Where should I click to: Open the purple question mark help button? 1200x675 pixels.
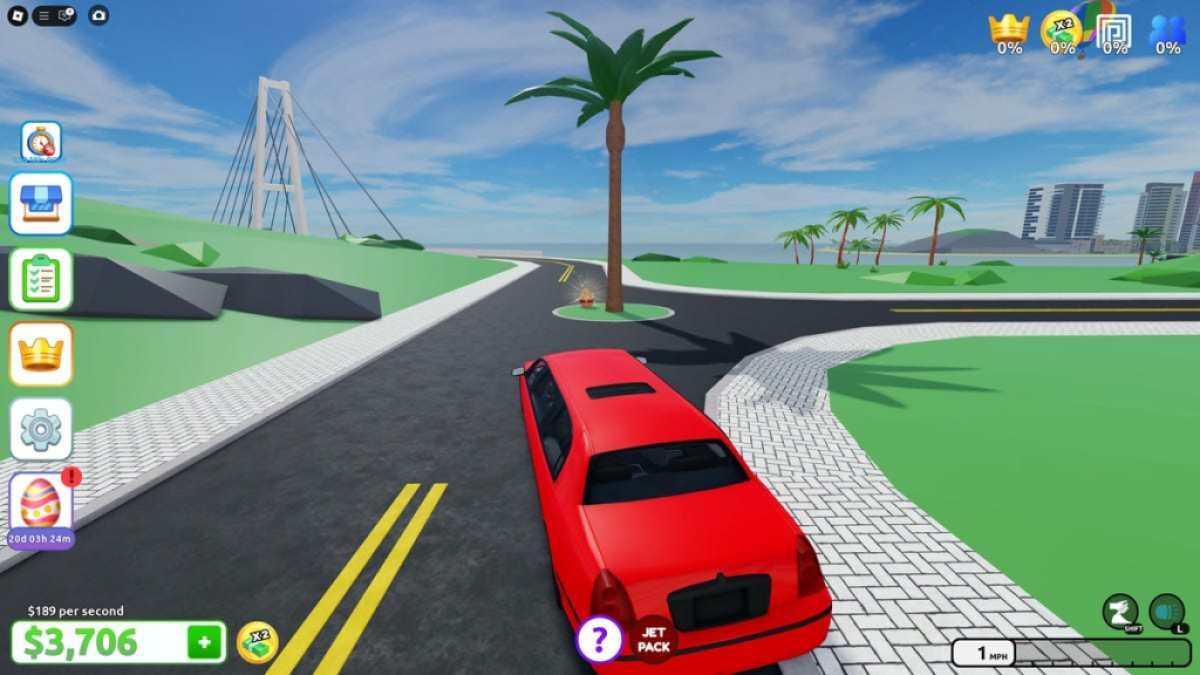pyautogui.click(x=599, y=640)
